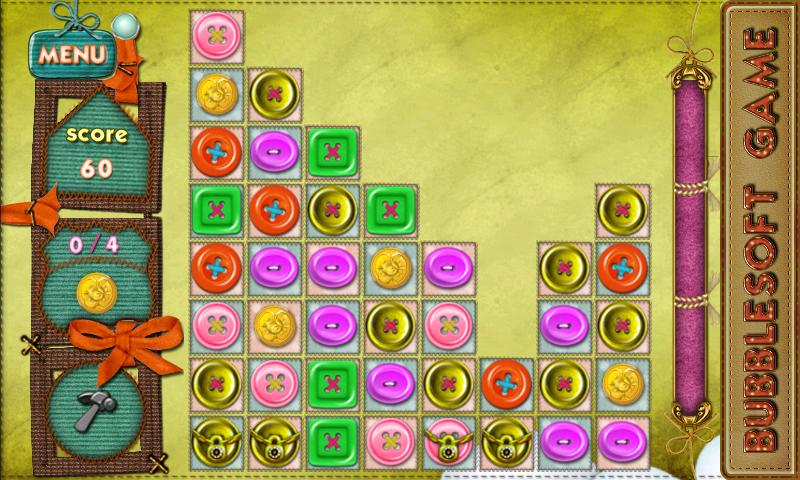
Task: Select the pink button atop the tallest column
Action: click(x=217, y=35)
